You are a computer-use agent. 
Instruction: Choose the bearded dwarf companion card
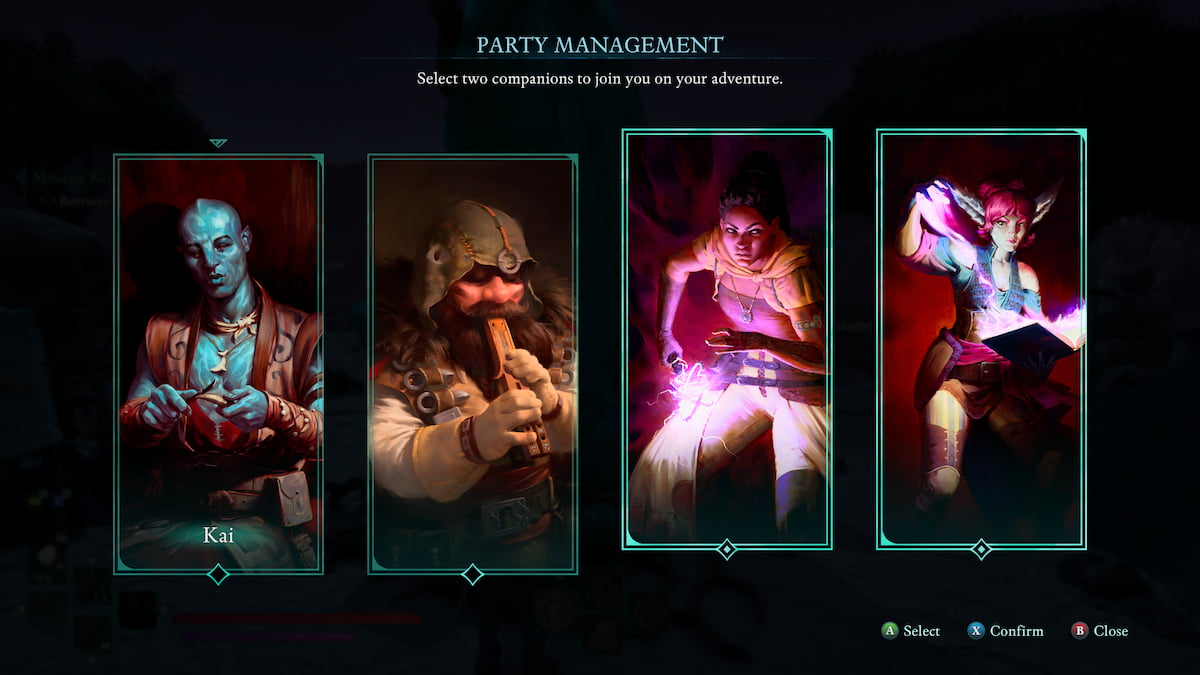pyautogui.click(x=472, y=364)
